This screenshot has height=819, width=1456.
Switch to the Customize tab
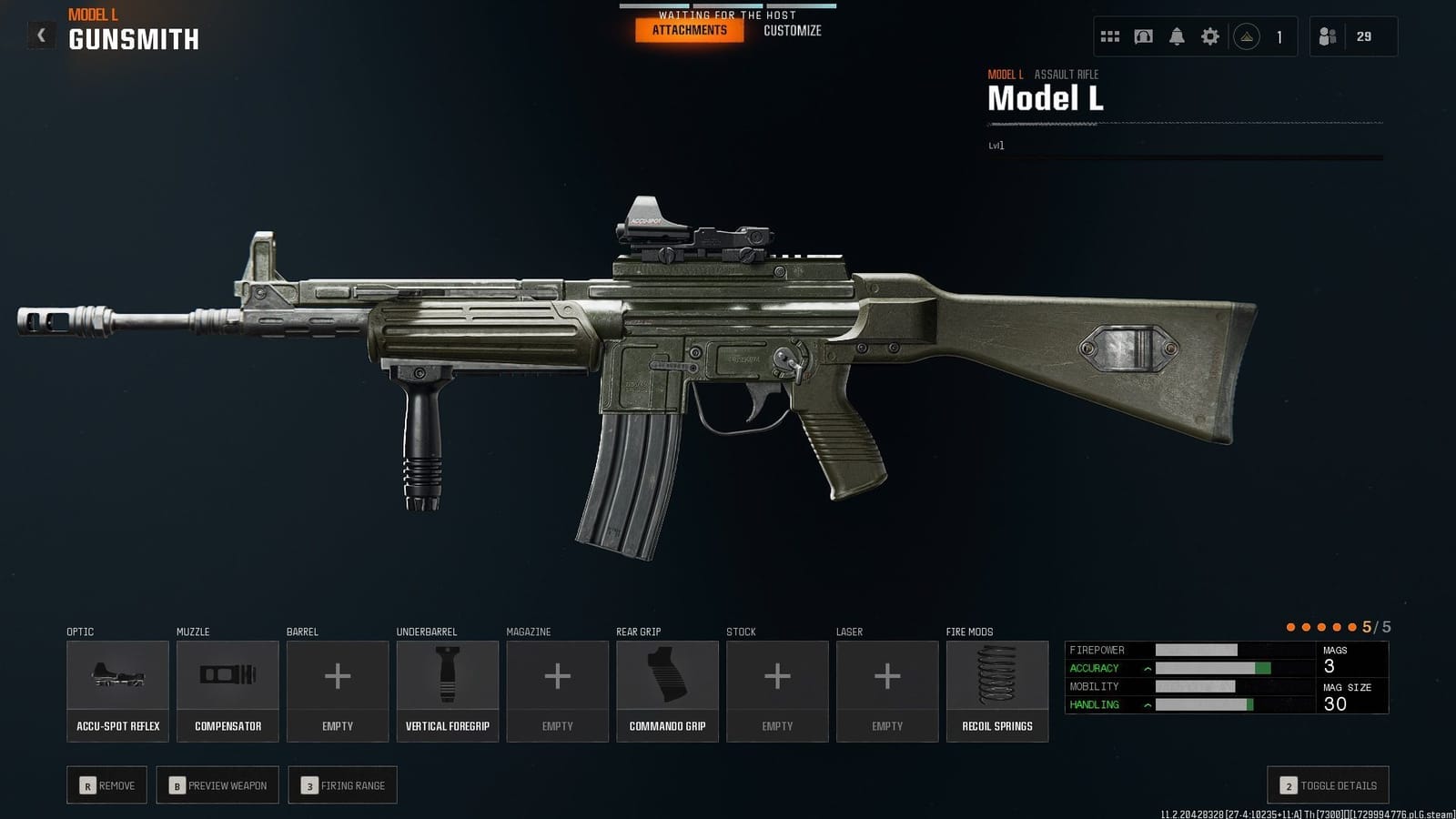793,30
